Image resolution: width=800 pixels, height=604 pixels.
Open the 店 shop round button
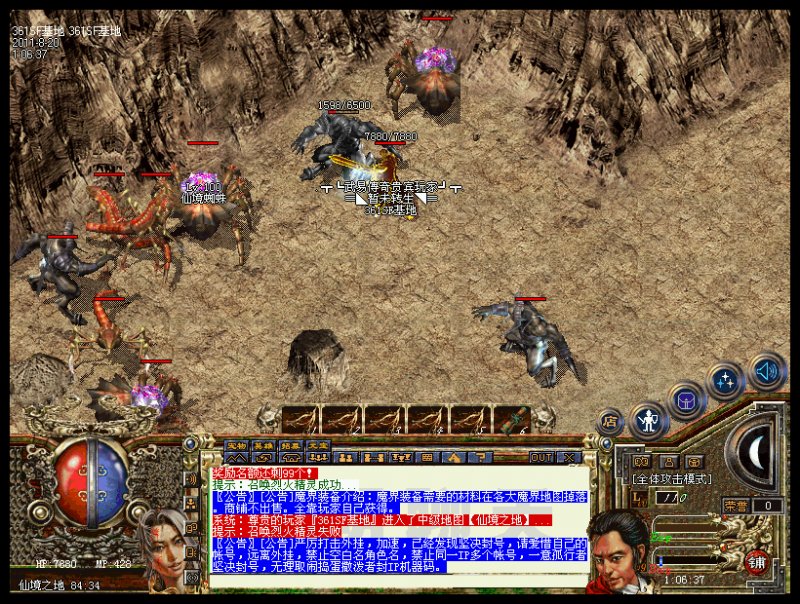pyautogui.click(x=609, y=422)
